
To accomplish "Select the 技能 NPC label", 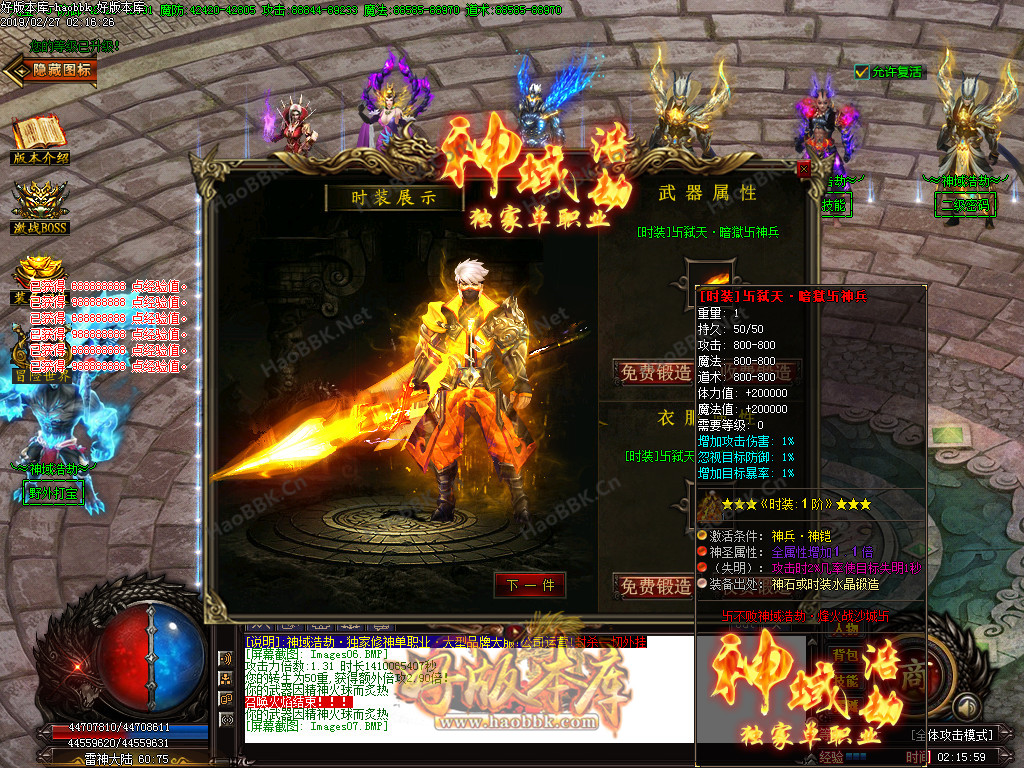I will [833, 206].
